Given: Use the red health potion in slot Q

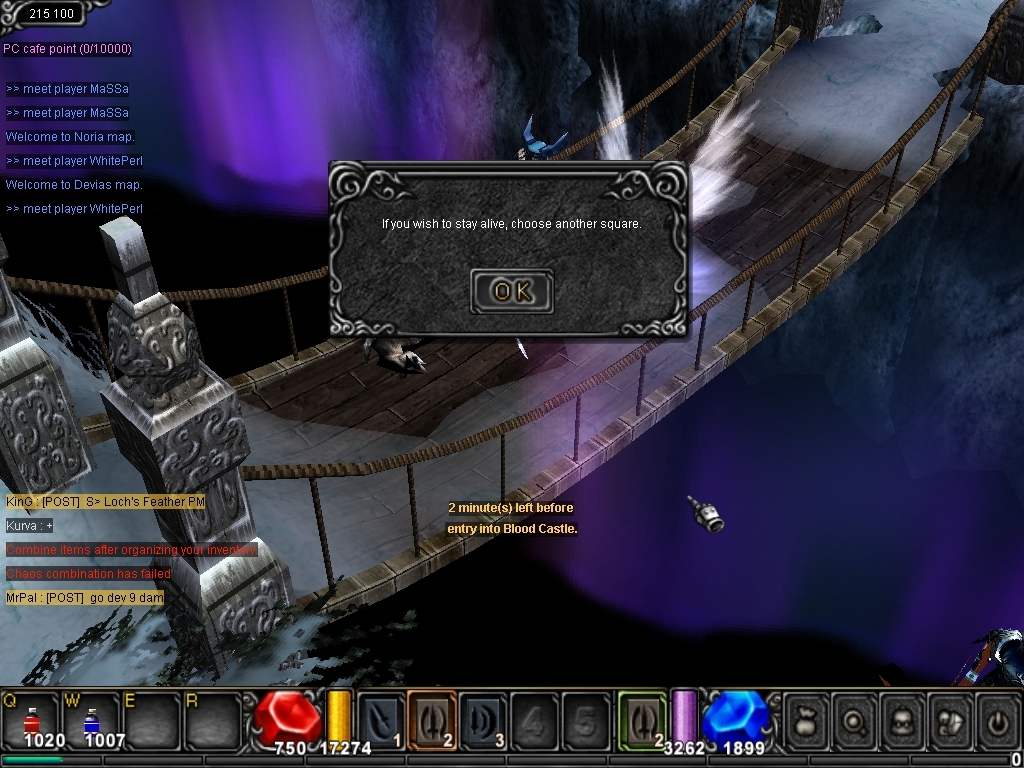Looking at the screenshot, I should click(x=32, y=720).
